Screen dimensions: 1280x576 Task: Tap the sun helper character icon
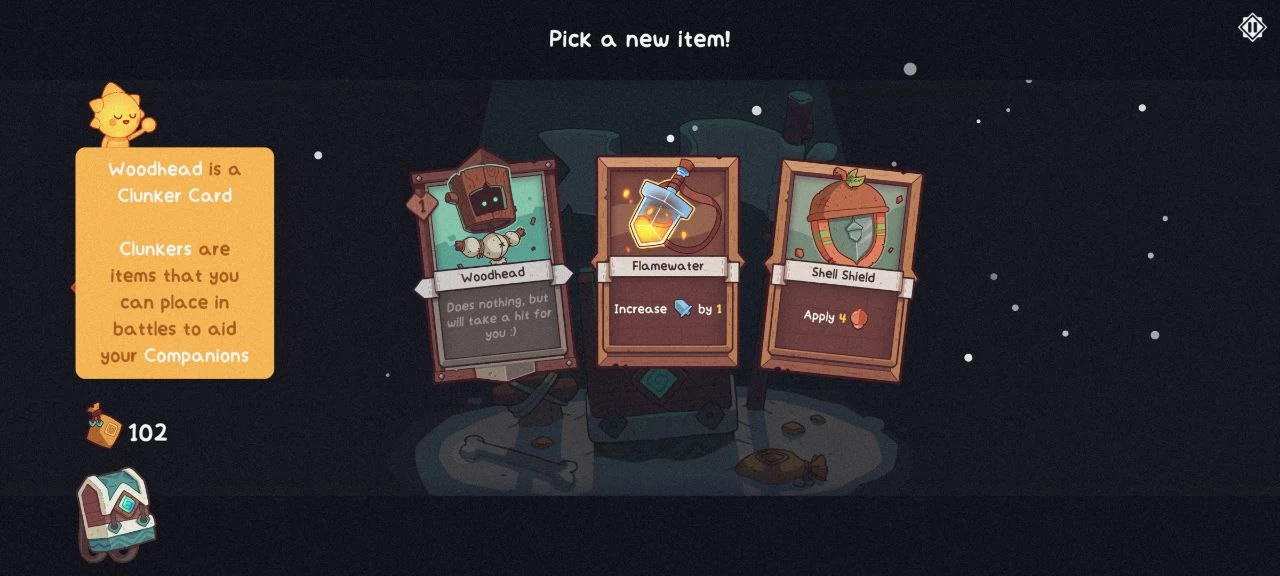(120, 115)
